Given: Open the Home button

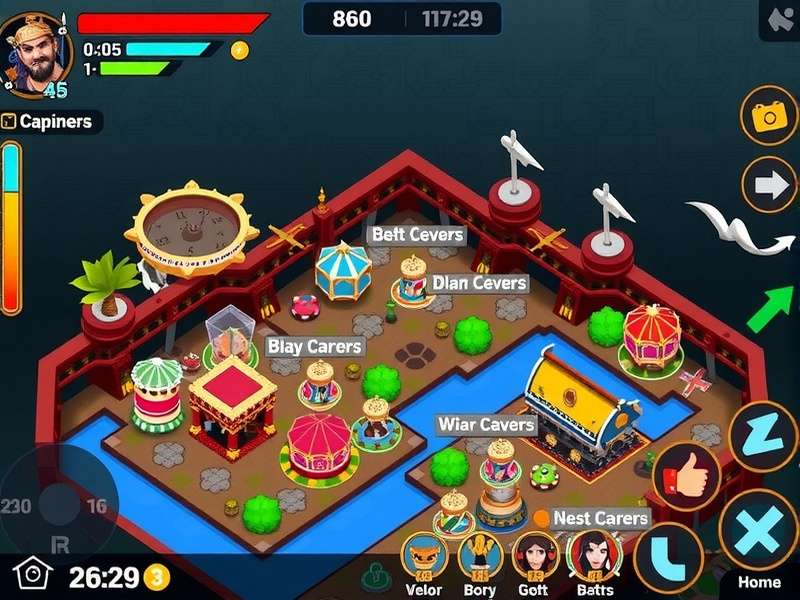Looking at the screenshot, I should click(759, 582).
